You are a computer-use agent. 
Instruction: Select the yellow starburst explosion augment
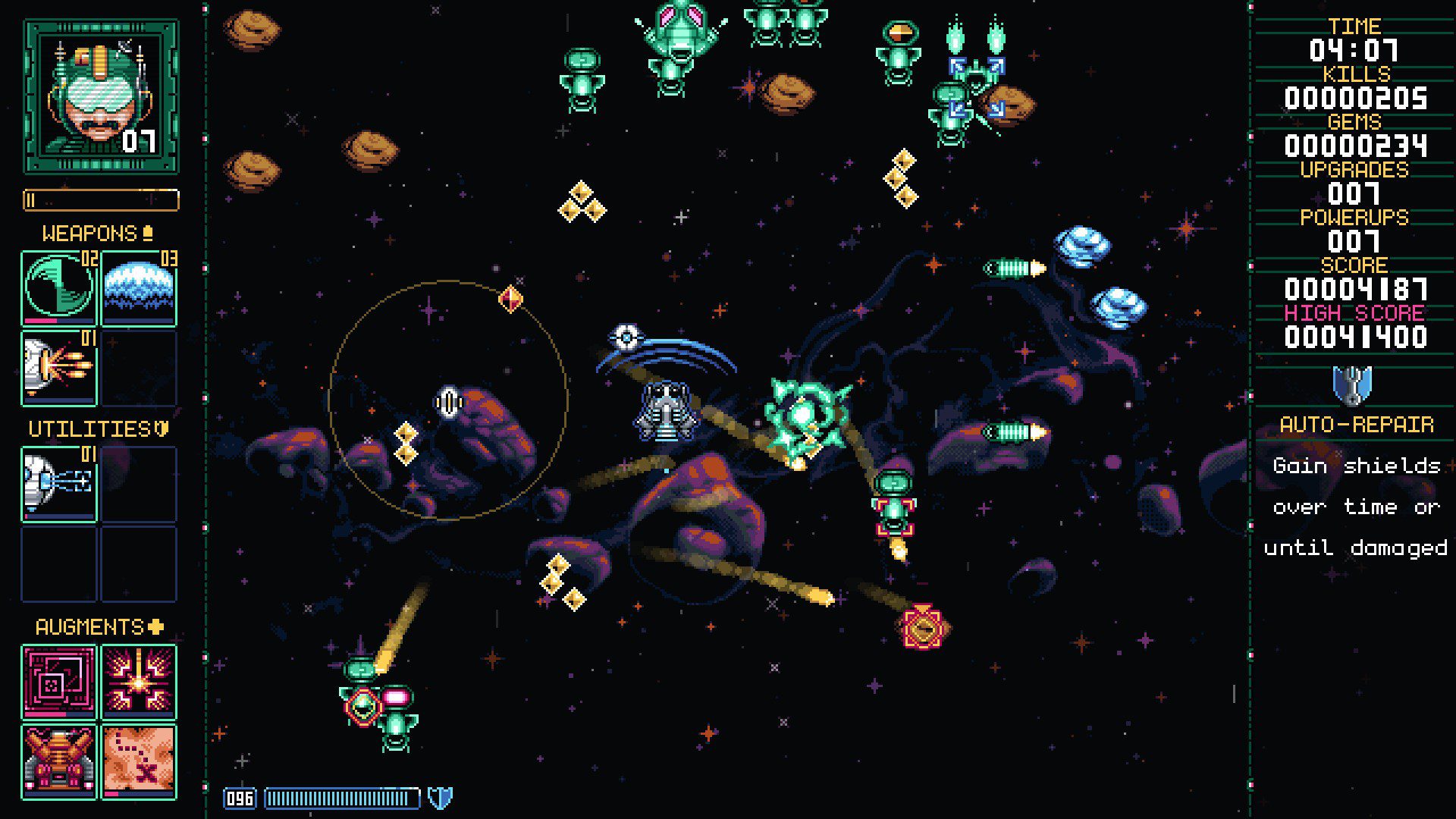[139, 682]
